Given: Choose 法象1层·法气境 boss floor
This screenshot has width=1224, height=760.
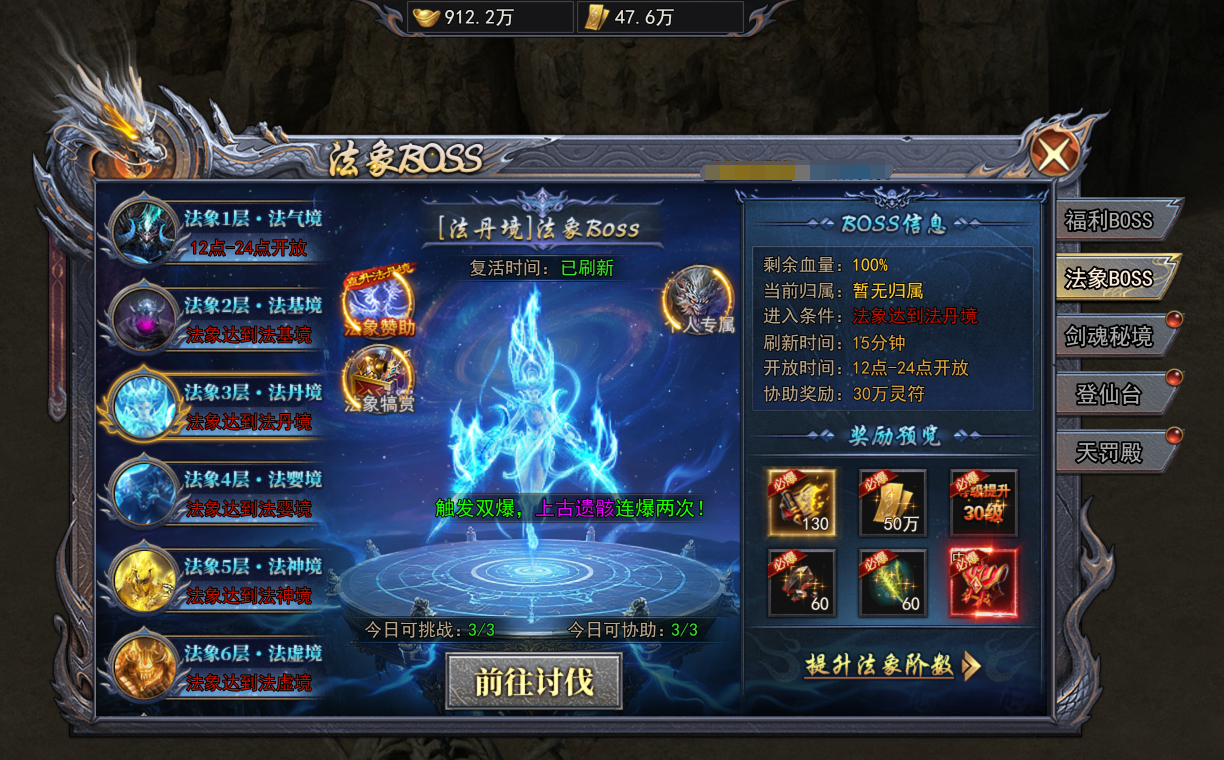Looking at the screenshot, I should click(x=220, y=232).
